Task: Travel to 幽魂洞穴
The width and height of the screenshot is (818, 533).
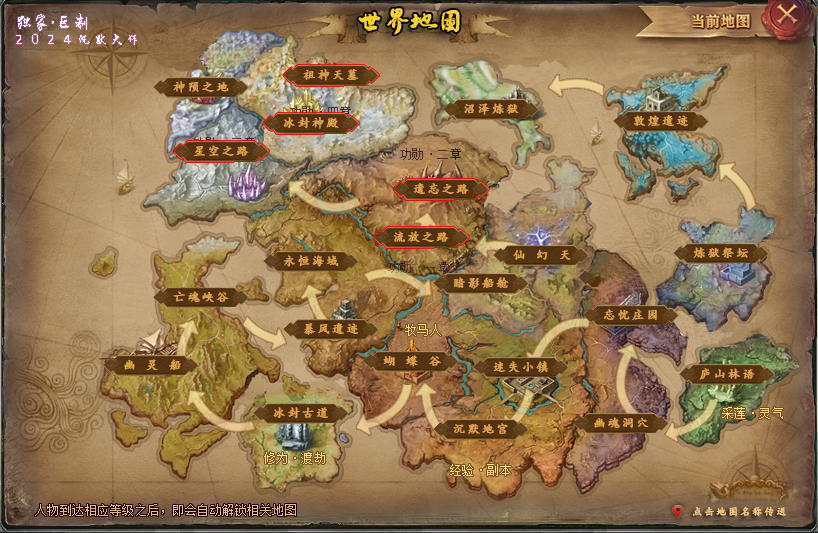Action: coord(621,423)
